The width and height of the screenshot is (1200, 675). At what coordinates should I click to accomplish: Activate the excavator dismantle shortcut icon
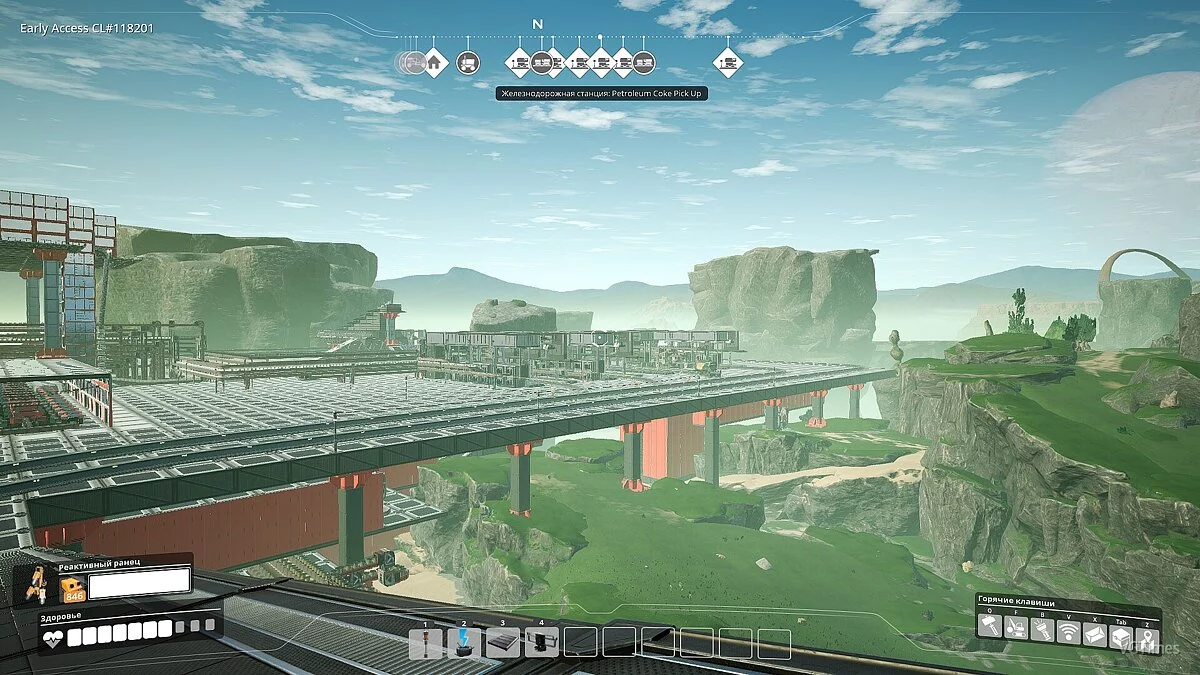[1015, 627]
